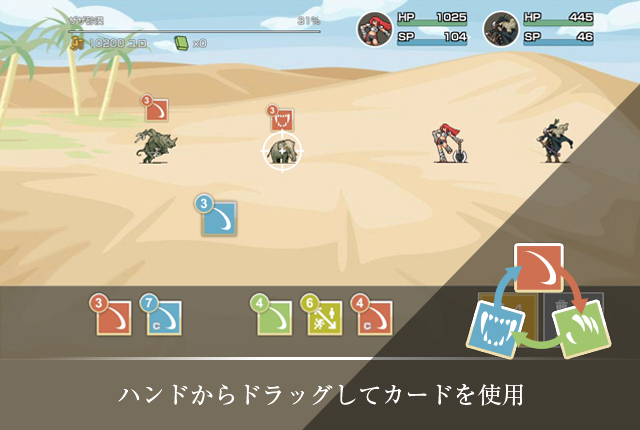Inspect the red slash card above the rhino
Image resolution: width=640 pixels, height=430 pixels.
coord(156,109)
